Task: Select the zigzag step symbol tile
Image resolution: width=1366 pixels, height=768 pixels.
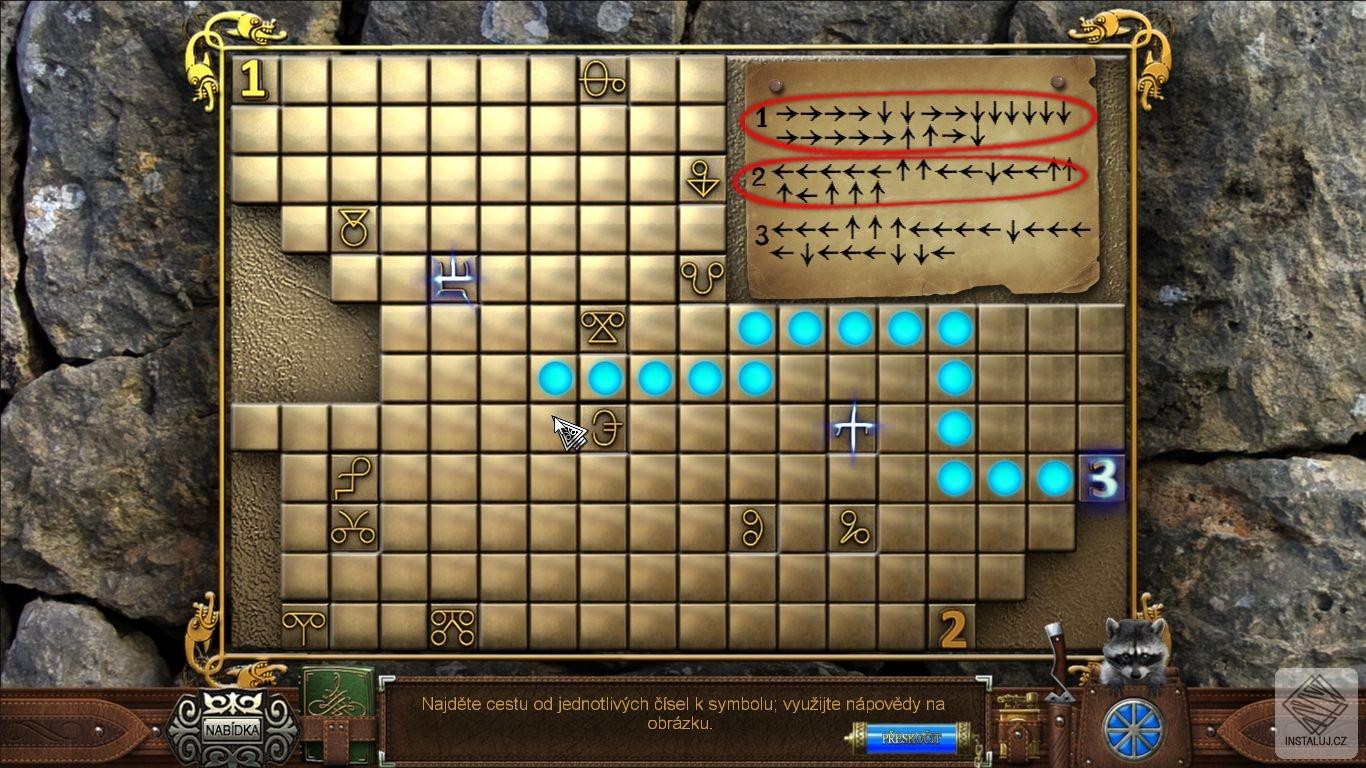Action: point(354,479)
